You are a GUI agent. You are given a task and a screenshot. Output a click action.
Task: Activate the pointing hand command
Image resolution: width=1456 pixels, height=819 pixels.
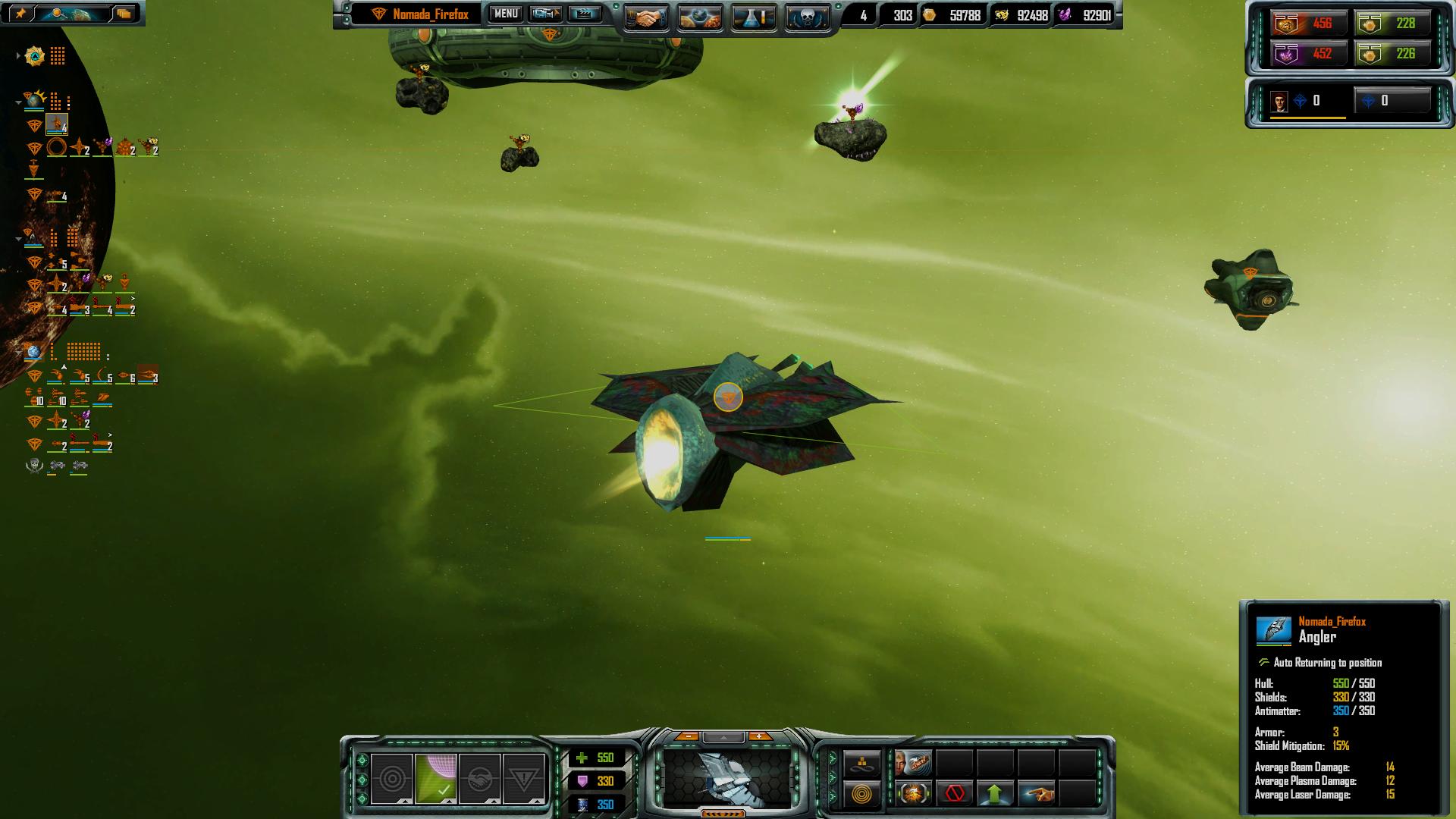click(x=1036, y=794)
